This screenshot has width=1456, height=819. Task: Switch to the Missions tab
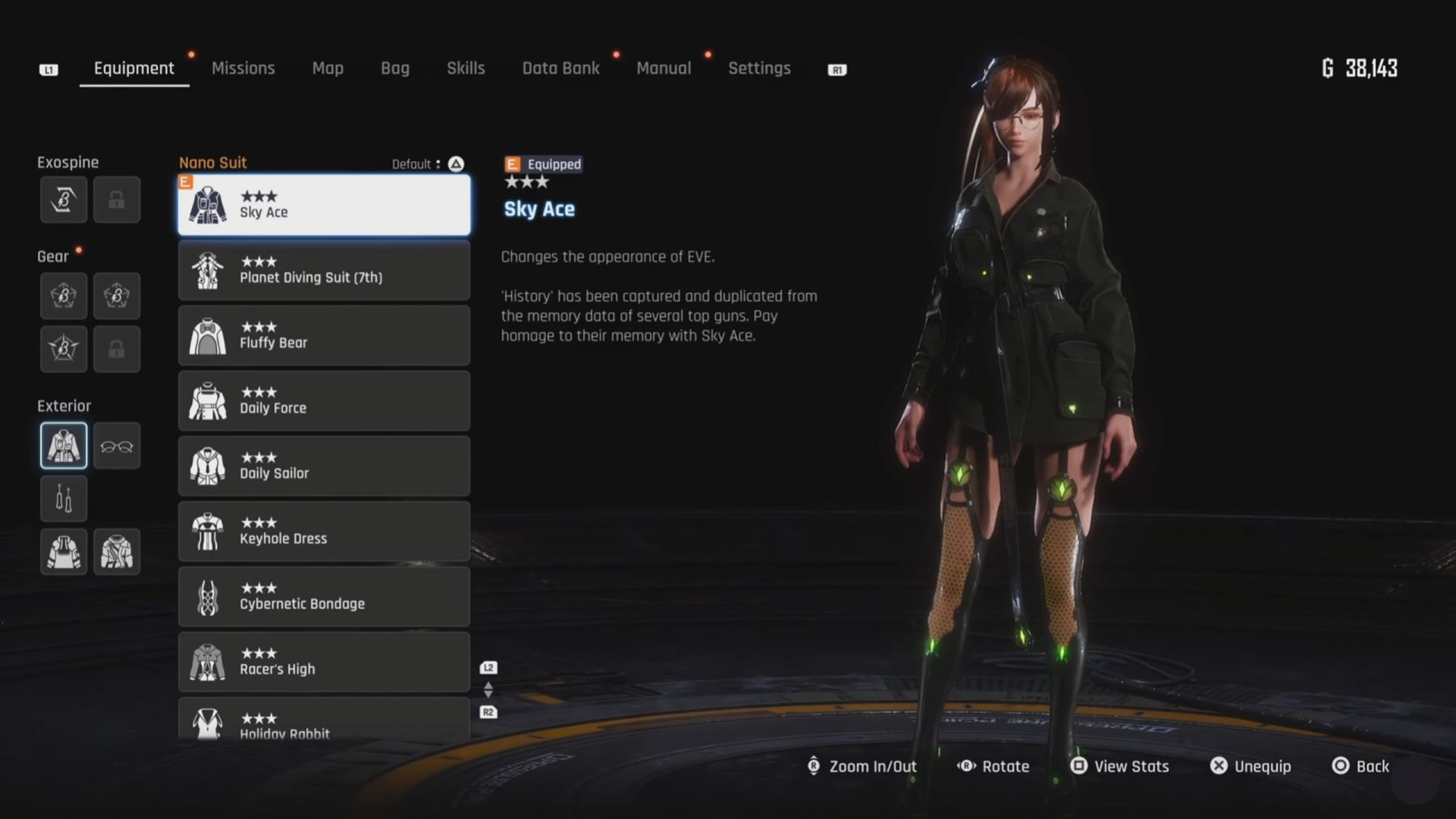[x=243, y=68]
